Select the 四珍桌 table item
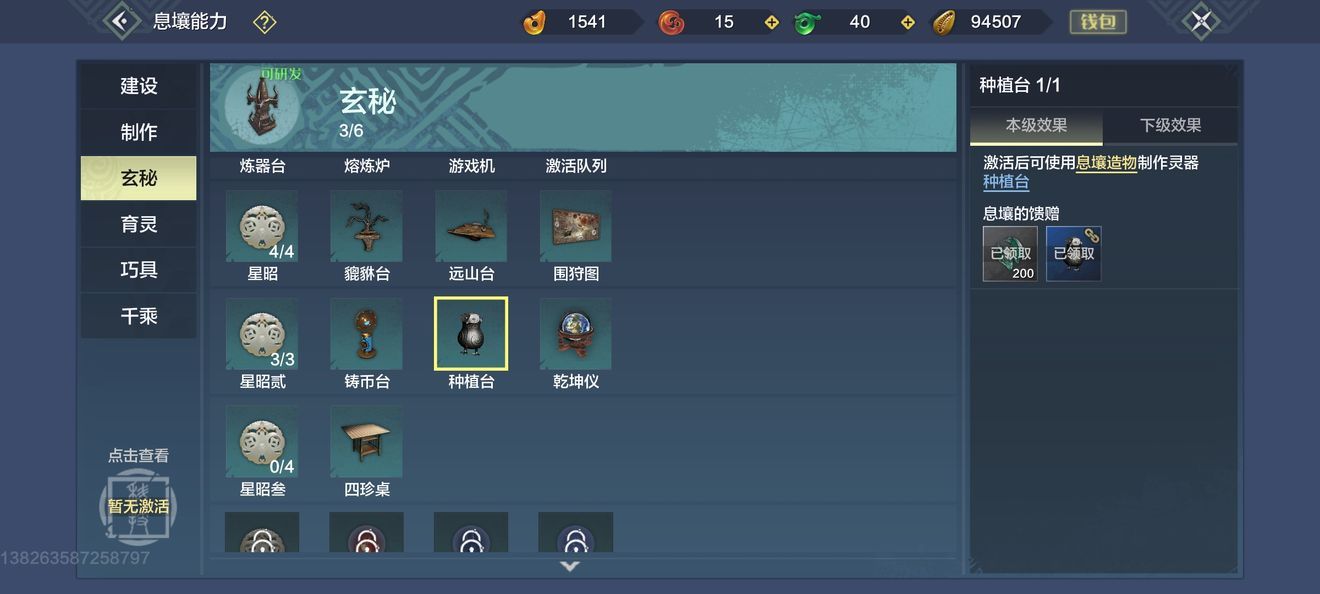This screenshot has height=594, width=1320. click(366, 441)
